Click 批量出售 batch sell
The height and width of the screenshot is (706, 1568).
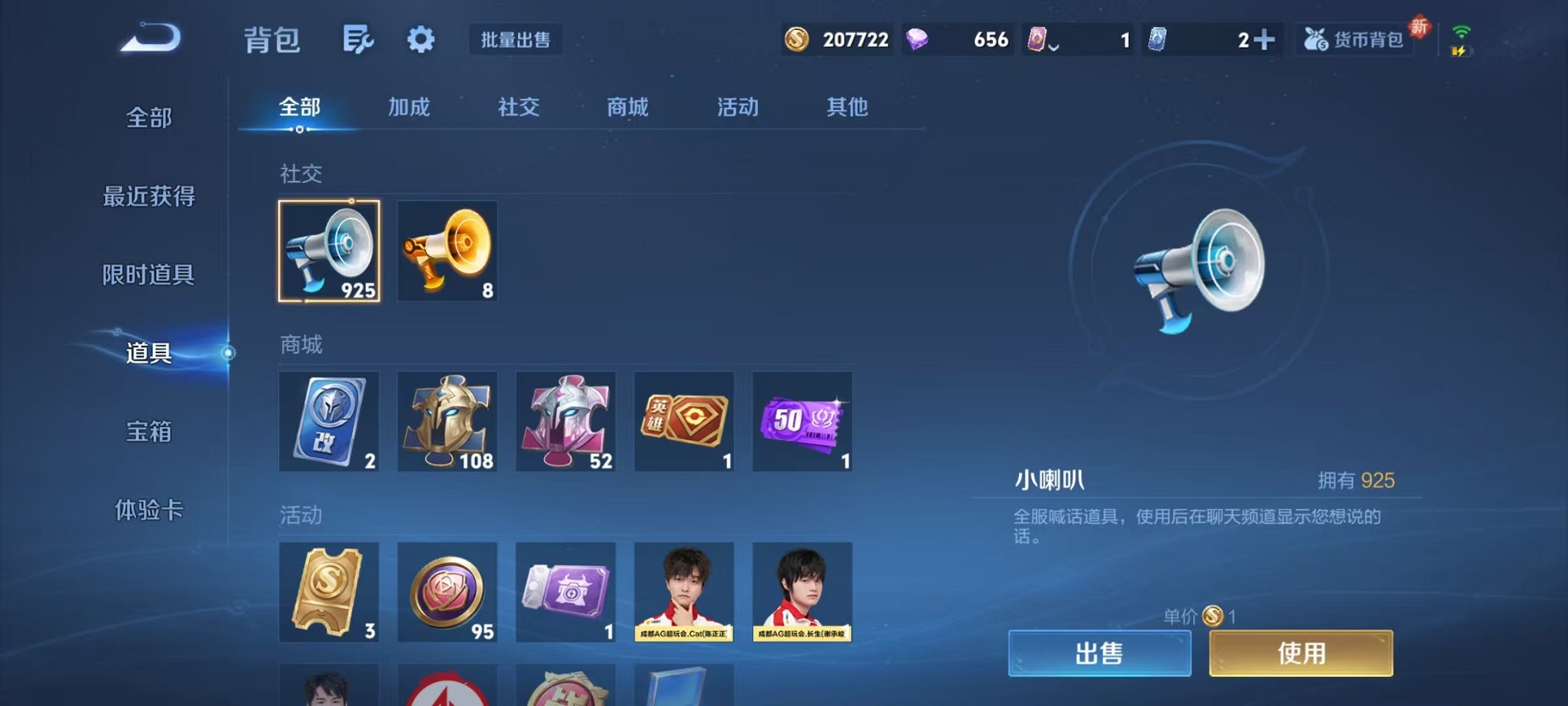(x=515, y=40)
